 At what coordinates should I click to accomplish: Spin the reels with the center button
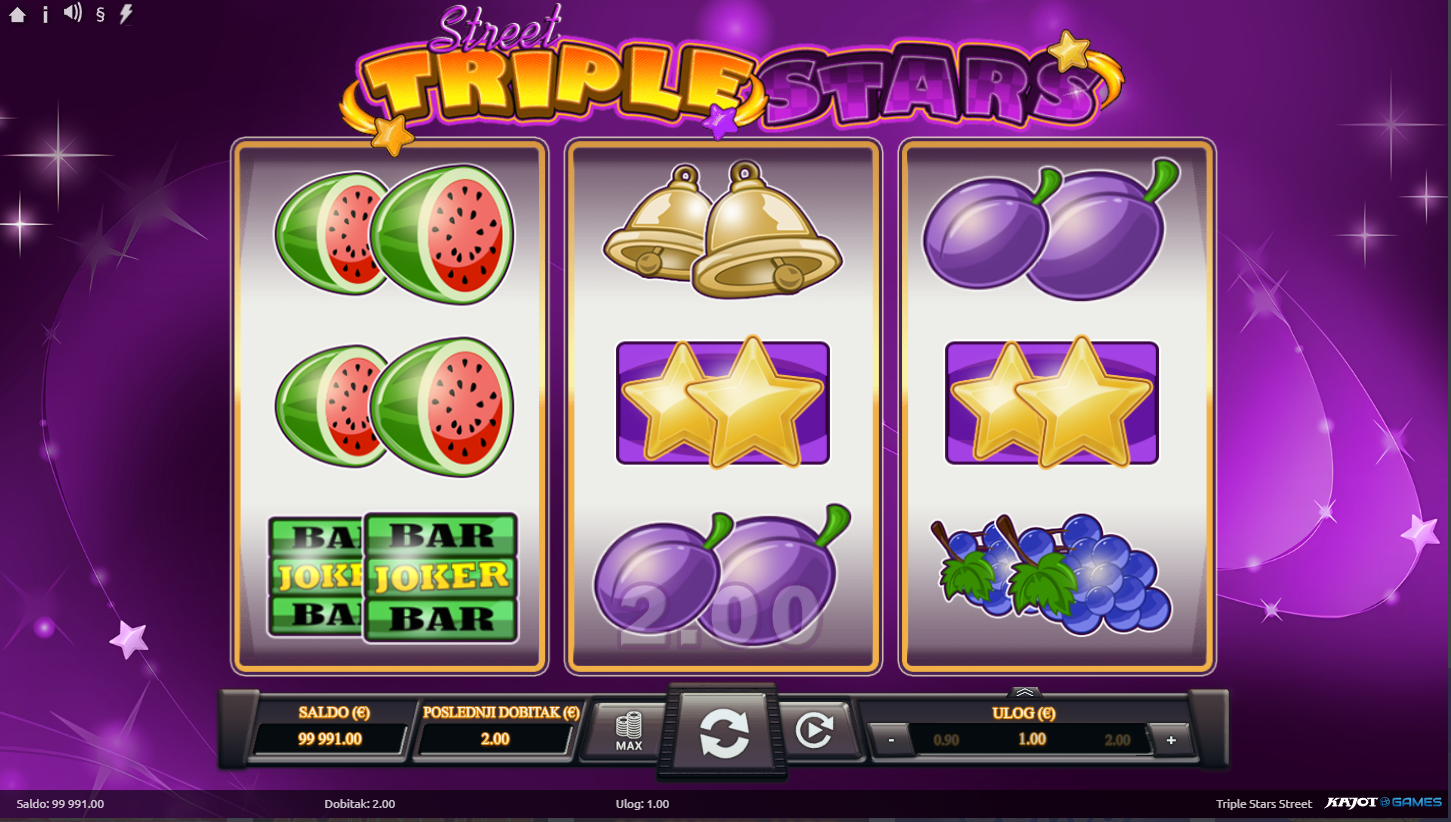click(724, 733)
